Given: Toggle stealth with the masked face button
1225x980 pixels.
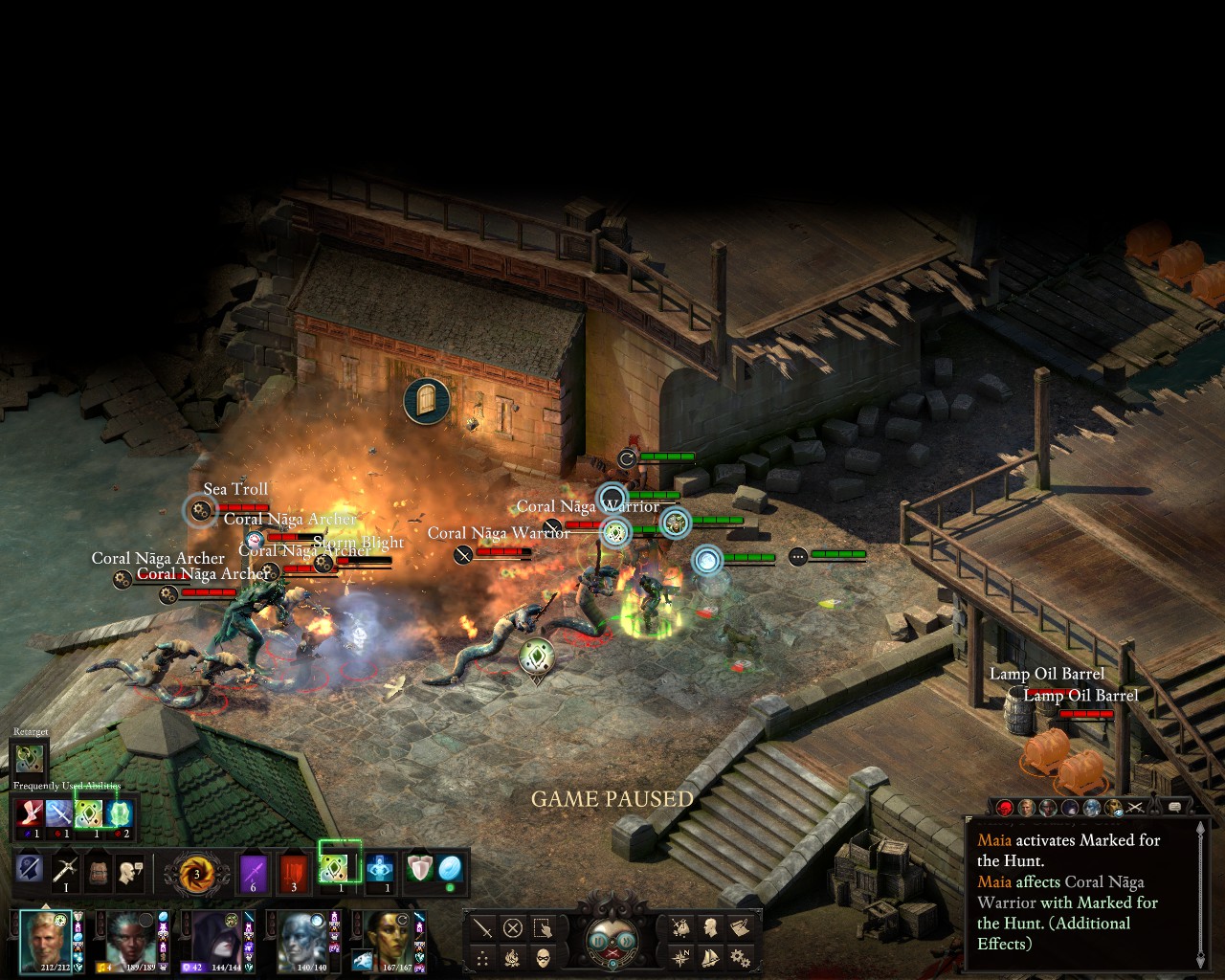Looking at the screenshot, I should click(x=543, y=957).
